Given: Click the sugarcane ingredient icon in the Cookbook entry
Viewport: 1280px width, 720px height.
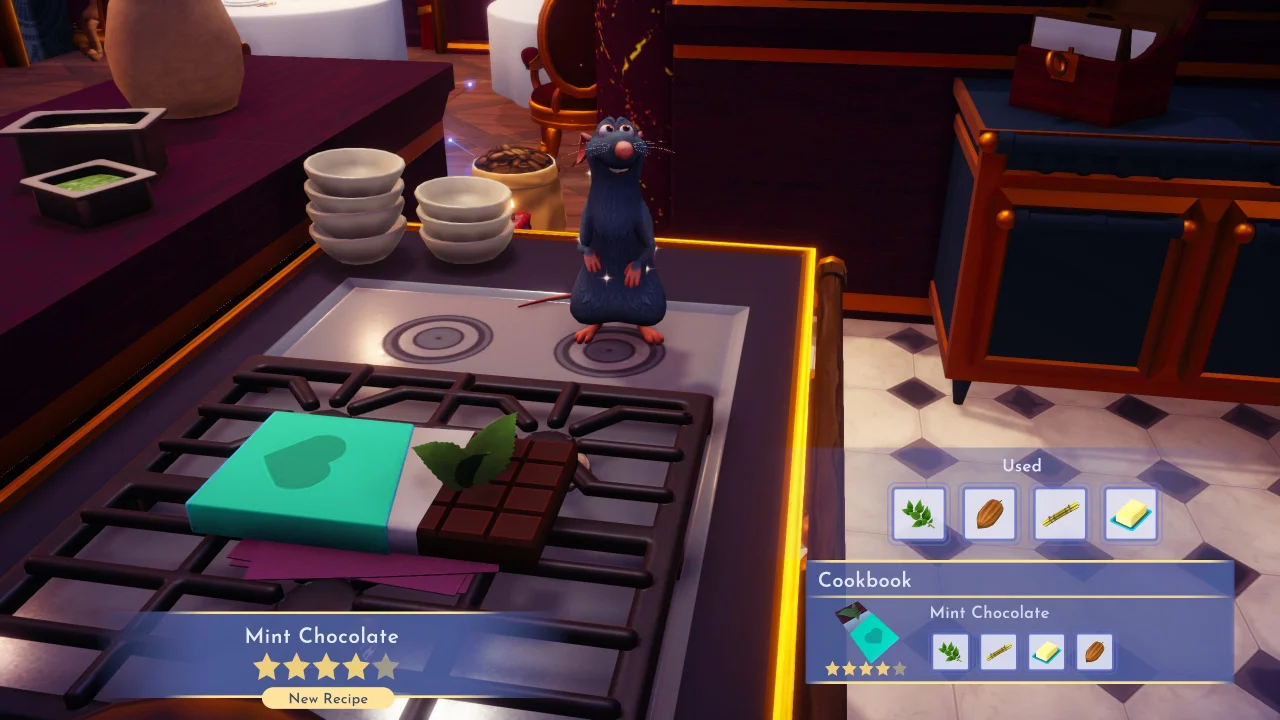Looking at the screenshot, I should click(x=997, y=651).
